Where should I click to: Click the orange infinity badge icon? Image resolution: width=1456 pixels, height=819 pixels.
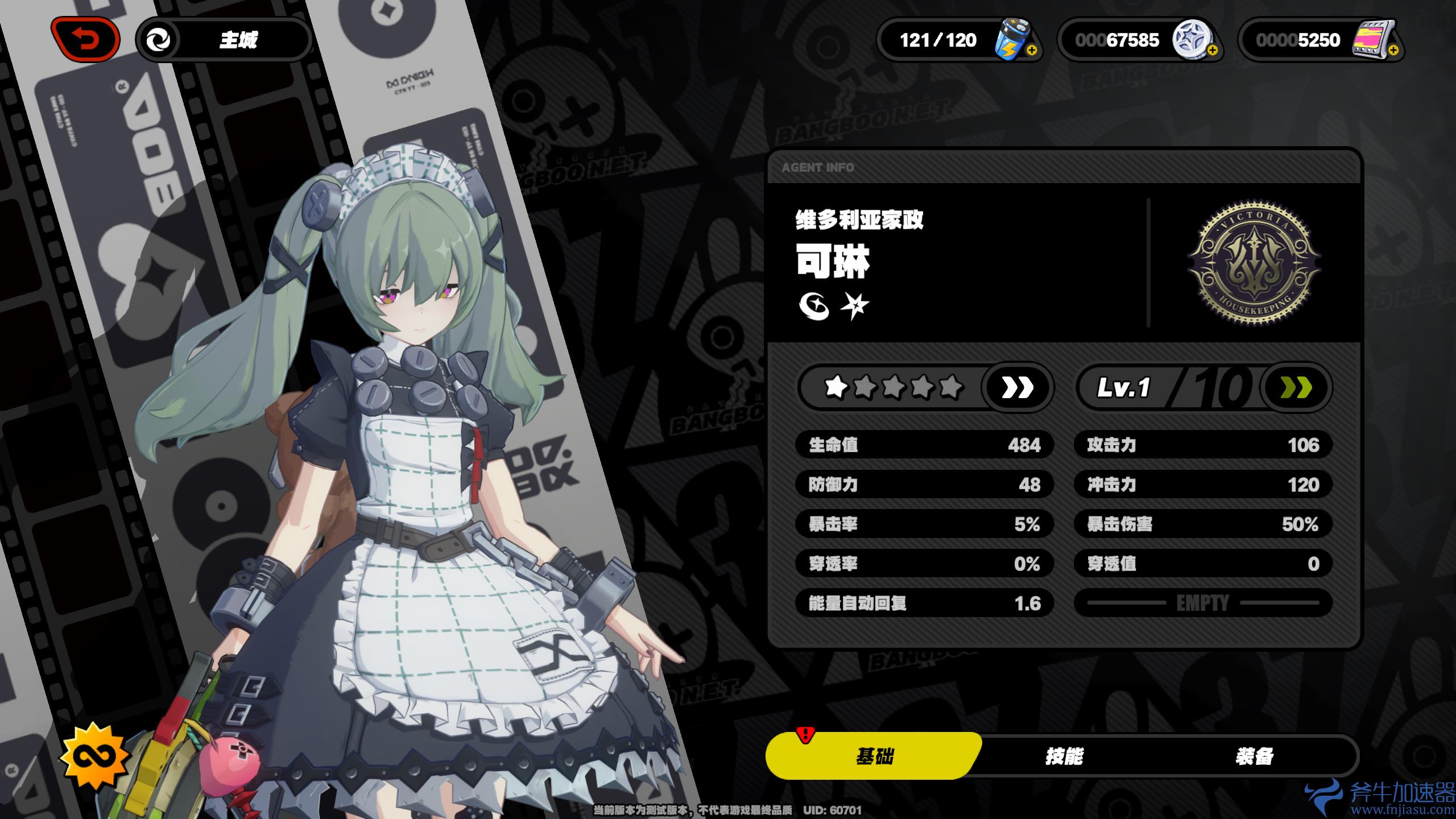pyautogui.click(x=96, y=756)
